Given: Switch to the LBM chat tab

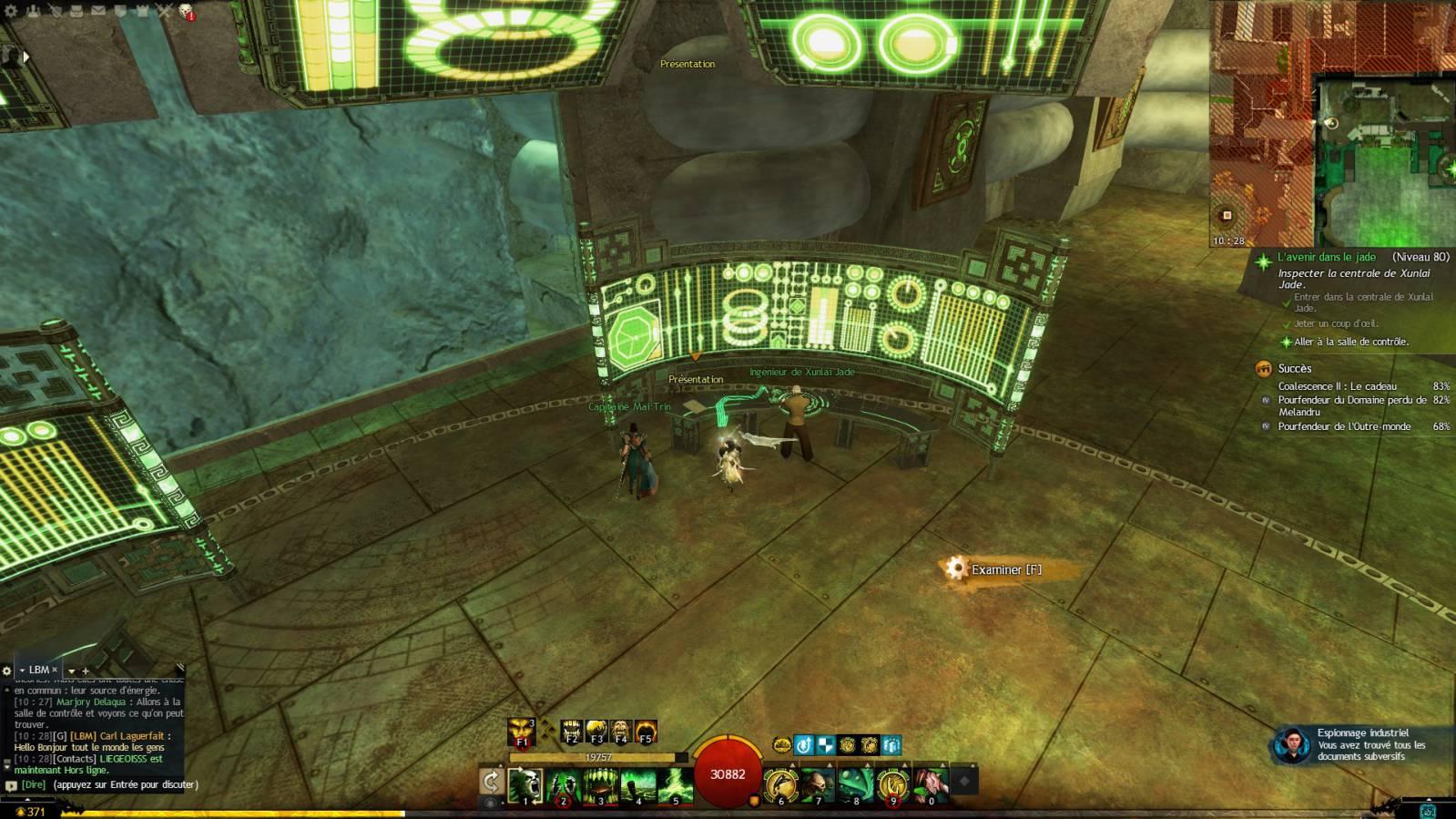Looking at the screenshot, I should (x=38, y=670).
